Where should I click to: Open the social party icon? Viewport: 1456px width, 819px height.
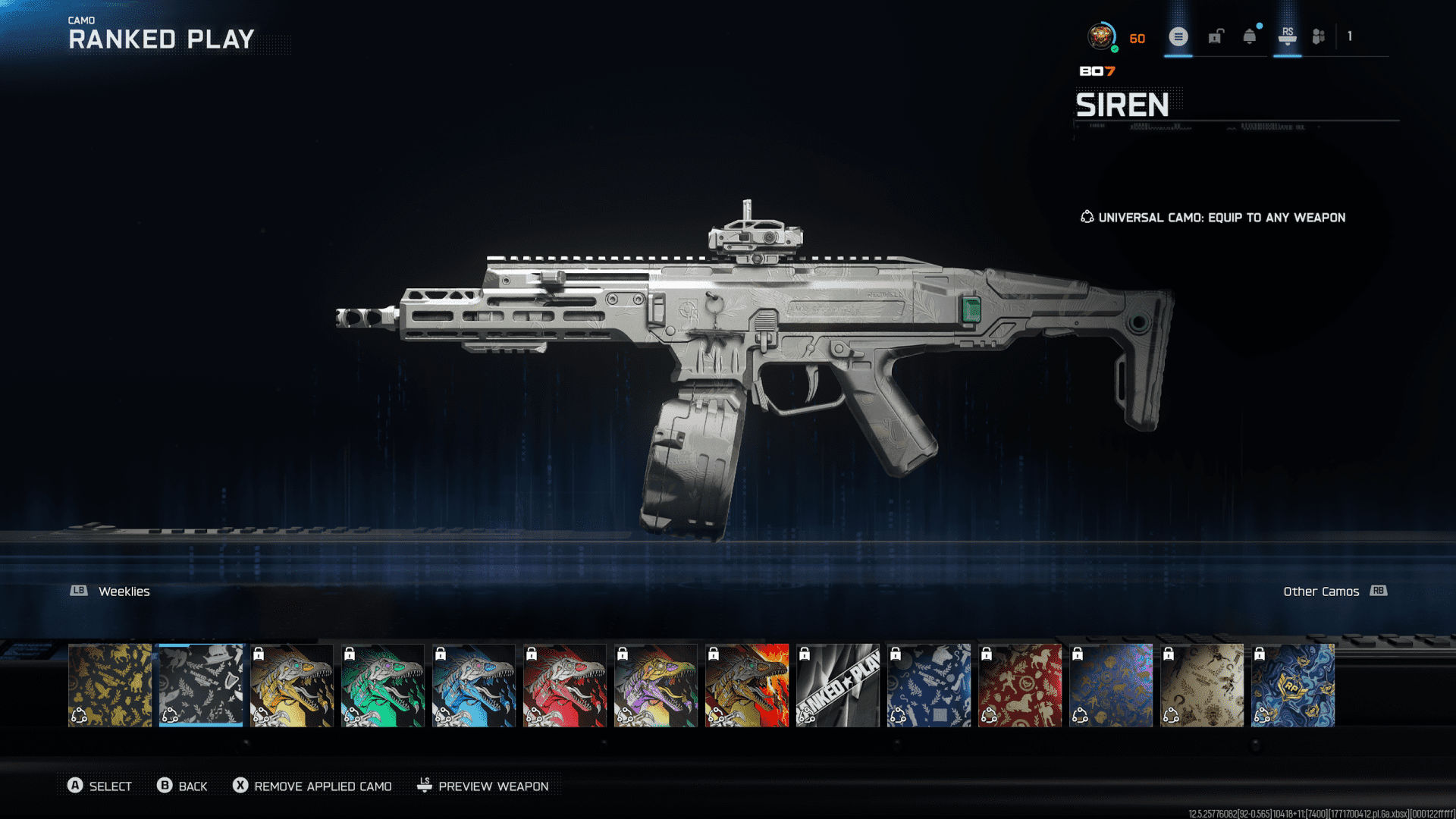(1319, 36)
